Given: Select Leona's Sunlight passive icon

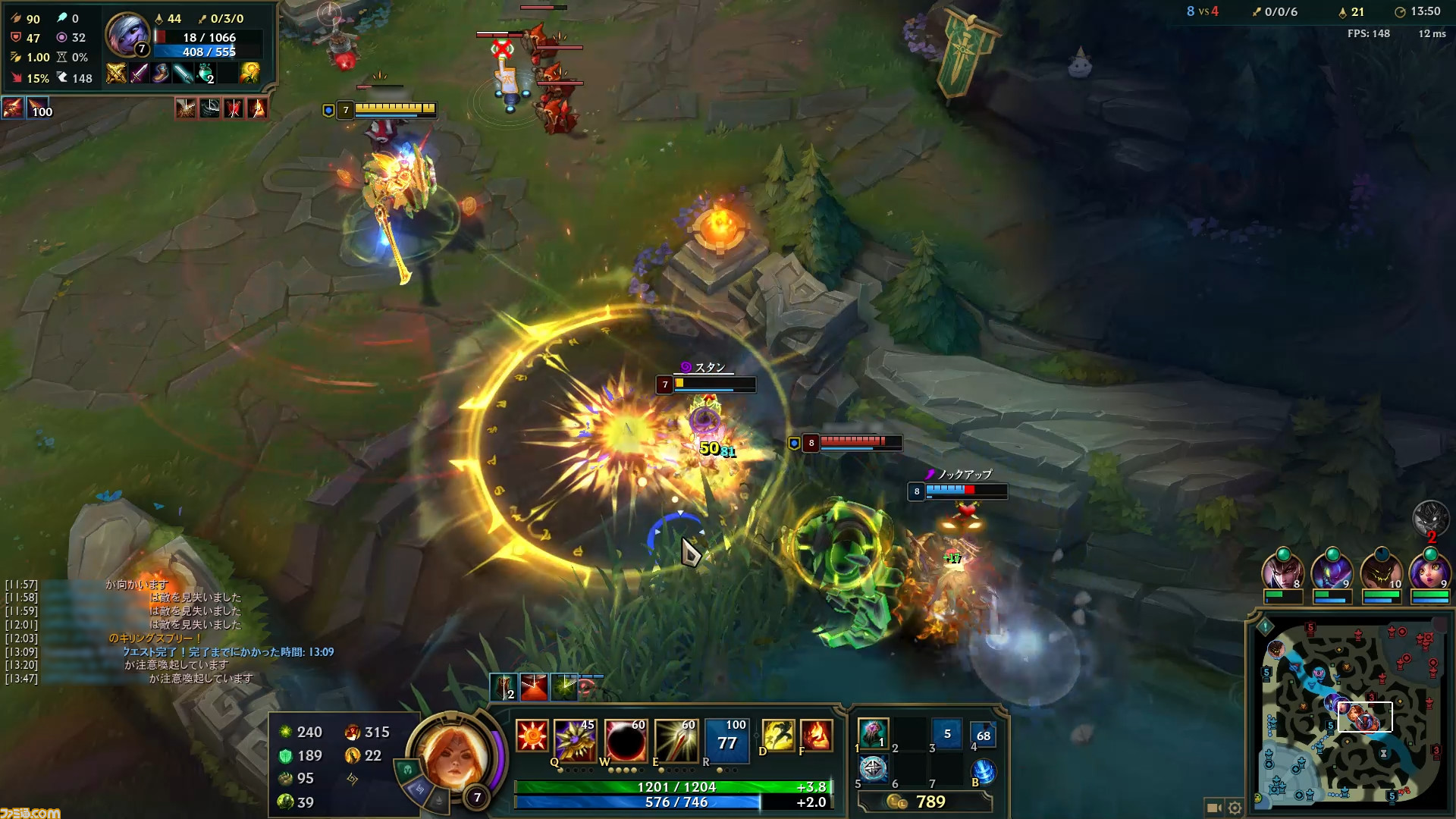Looking at the screenshot, I should 531,736.
